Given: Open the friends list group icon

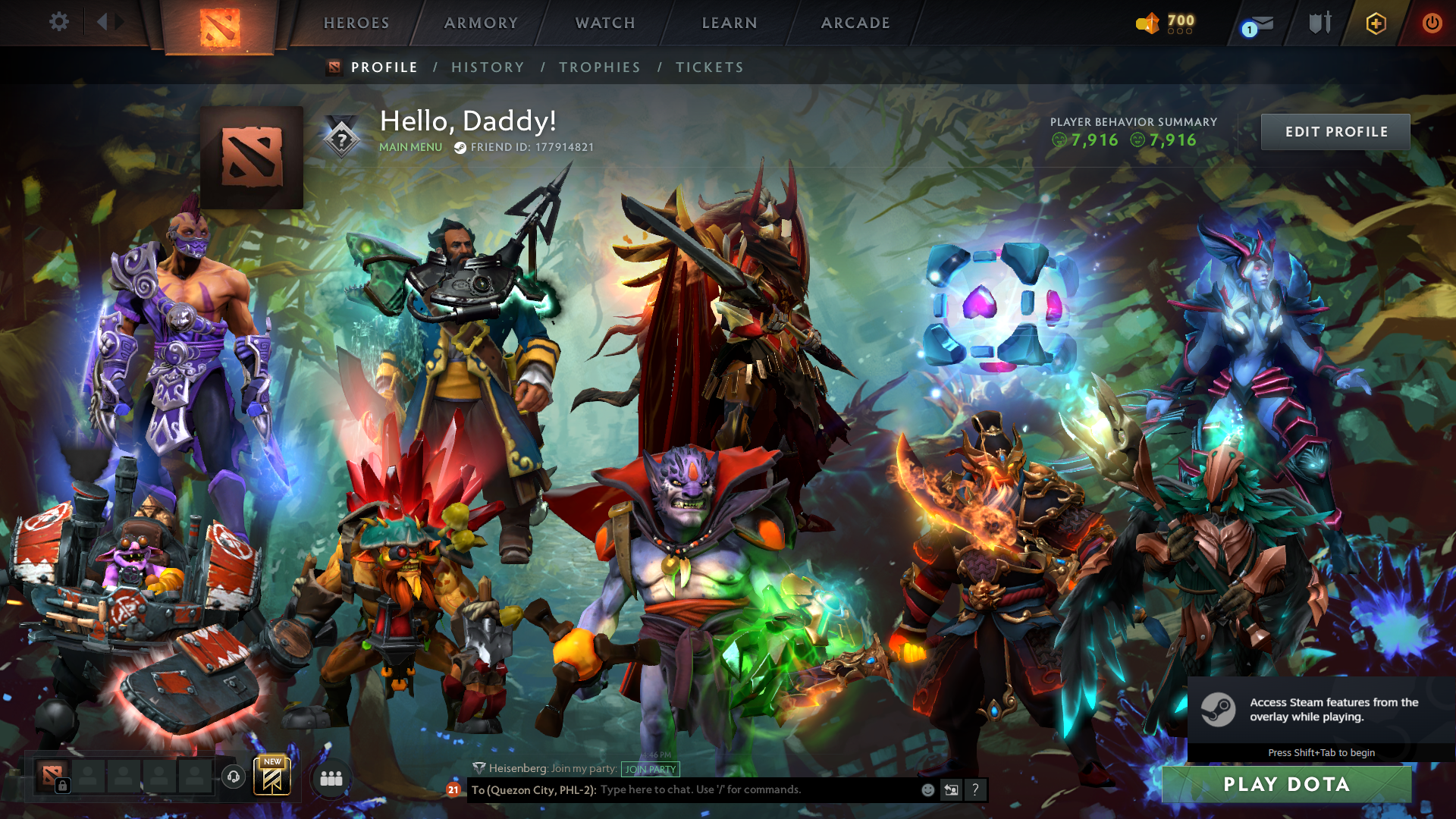Looking at the screenshot, I should [331, 778].
